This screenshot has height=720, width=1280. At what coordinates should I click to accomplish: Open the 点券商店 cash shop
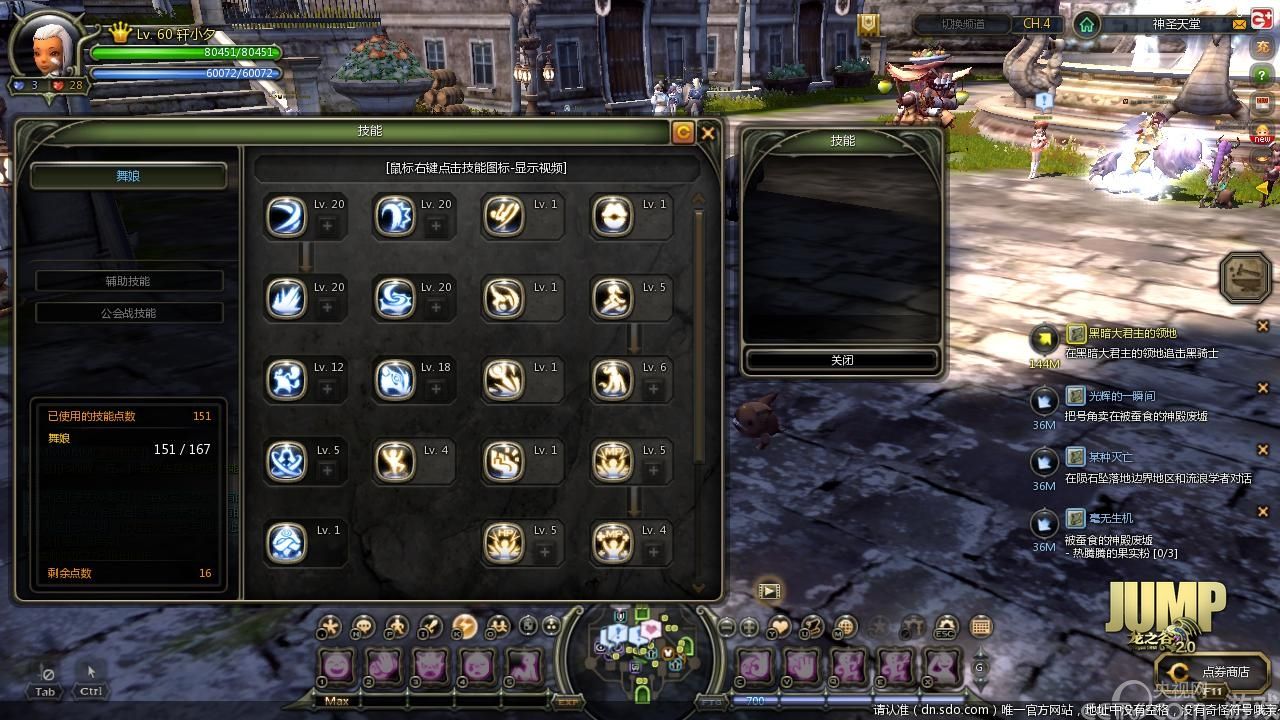[1213, 672]
